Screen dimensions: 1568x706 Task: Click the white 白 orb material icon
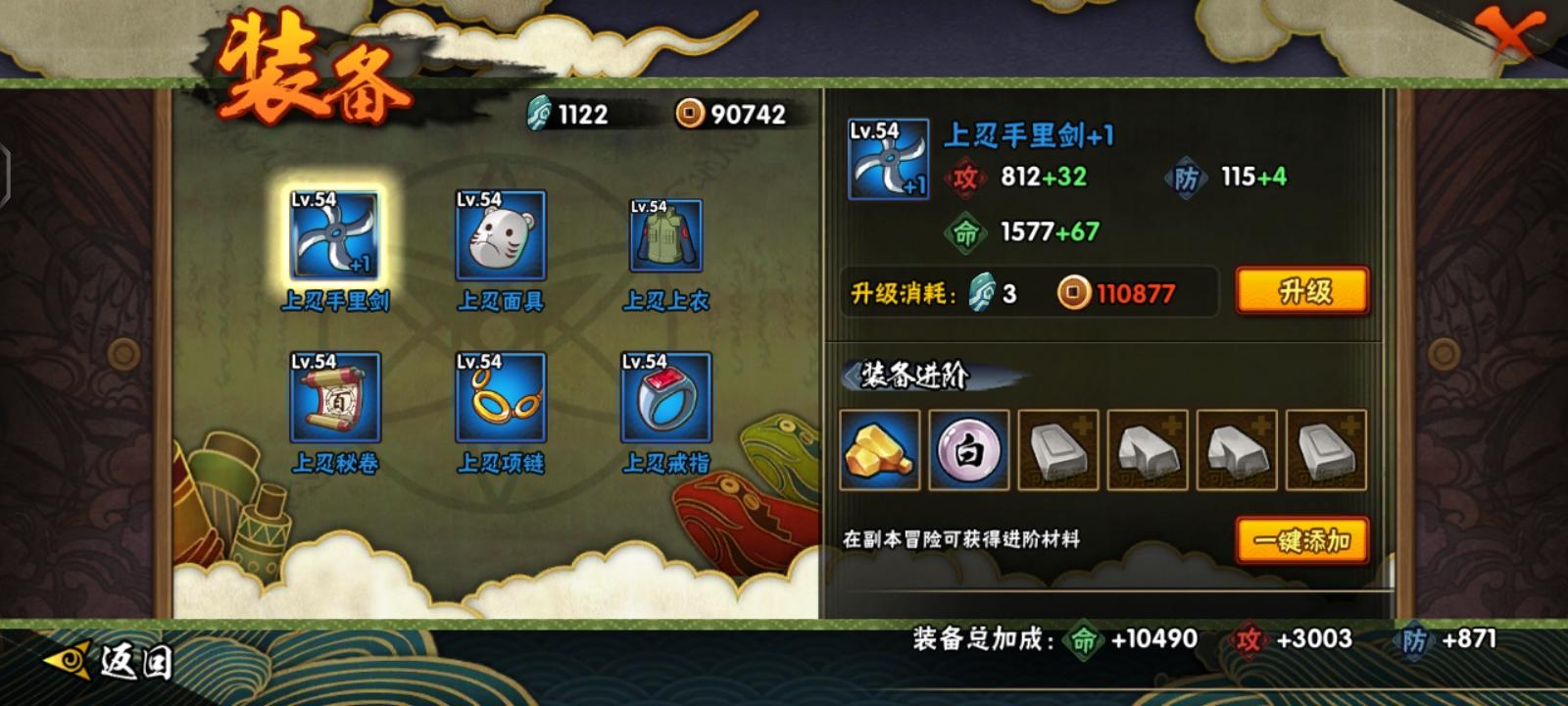click(969, 450)
